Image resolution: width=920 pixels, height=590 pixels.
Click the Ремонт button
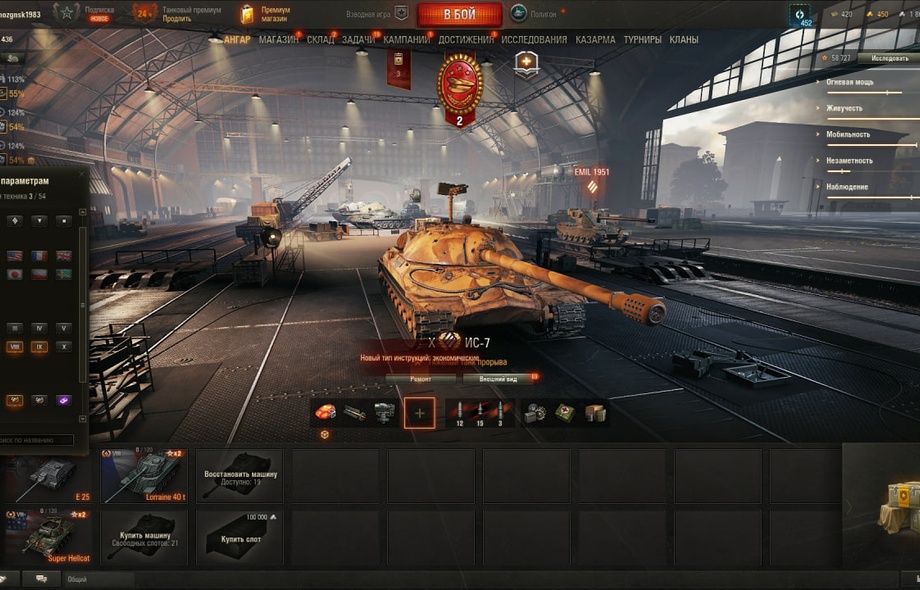[x=420, y=379]
